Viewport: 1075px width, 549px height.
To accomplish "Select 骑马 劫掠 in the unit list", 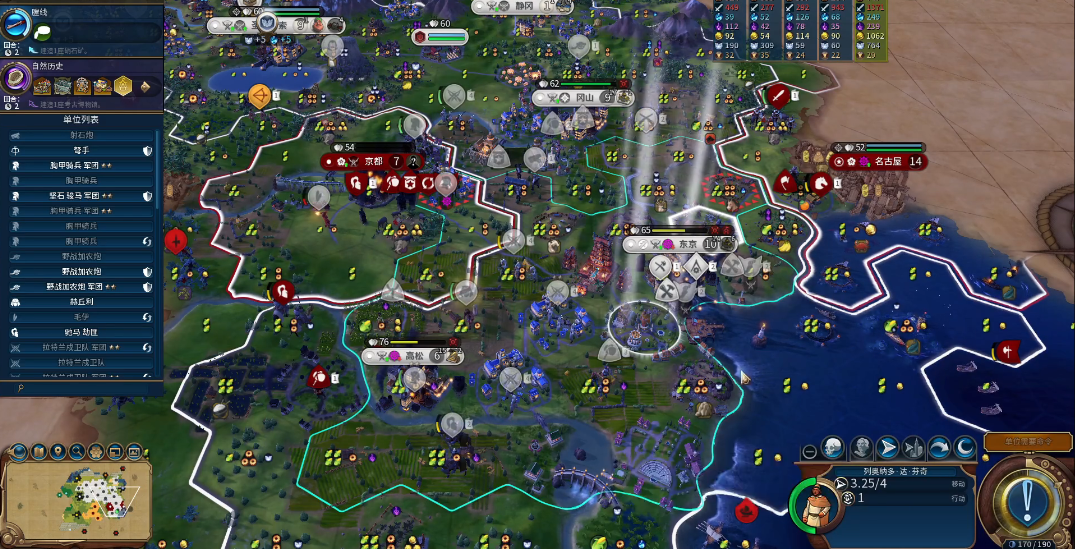I will click(x=79, y=331).
